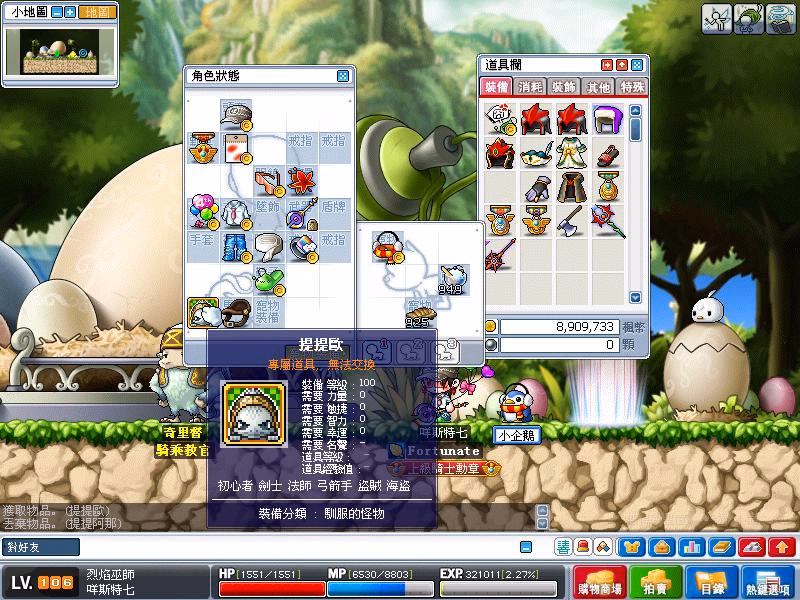Select the 其他 inventory tab

(x=598, y=87)
